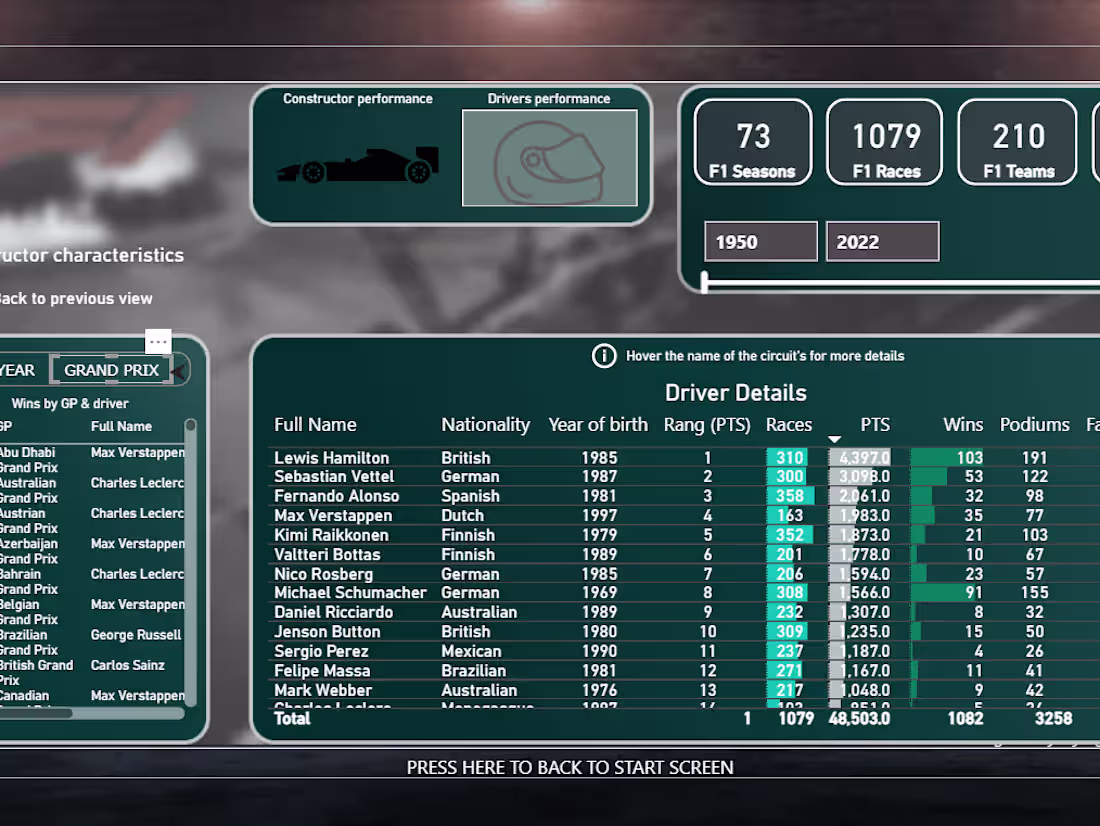Go back to previous view
Image resolution: width=1100 pixels, height=826 pixels.
76,298
